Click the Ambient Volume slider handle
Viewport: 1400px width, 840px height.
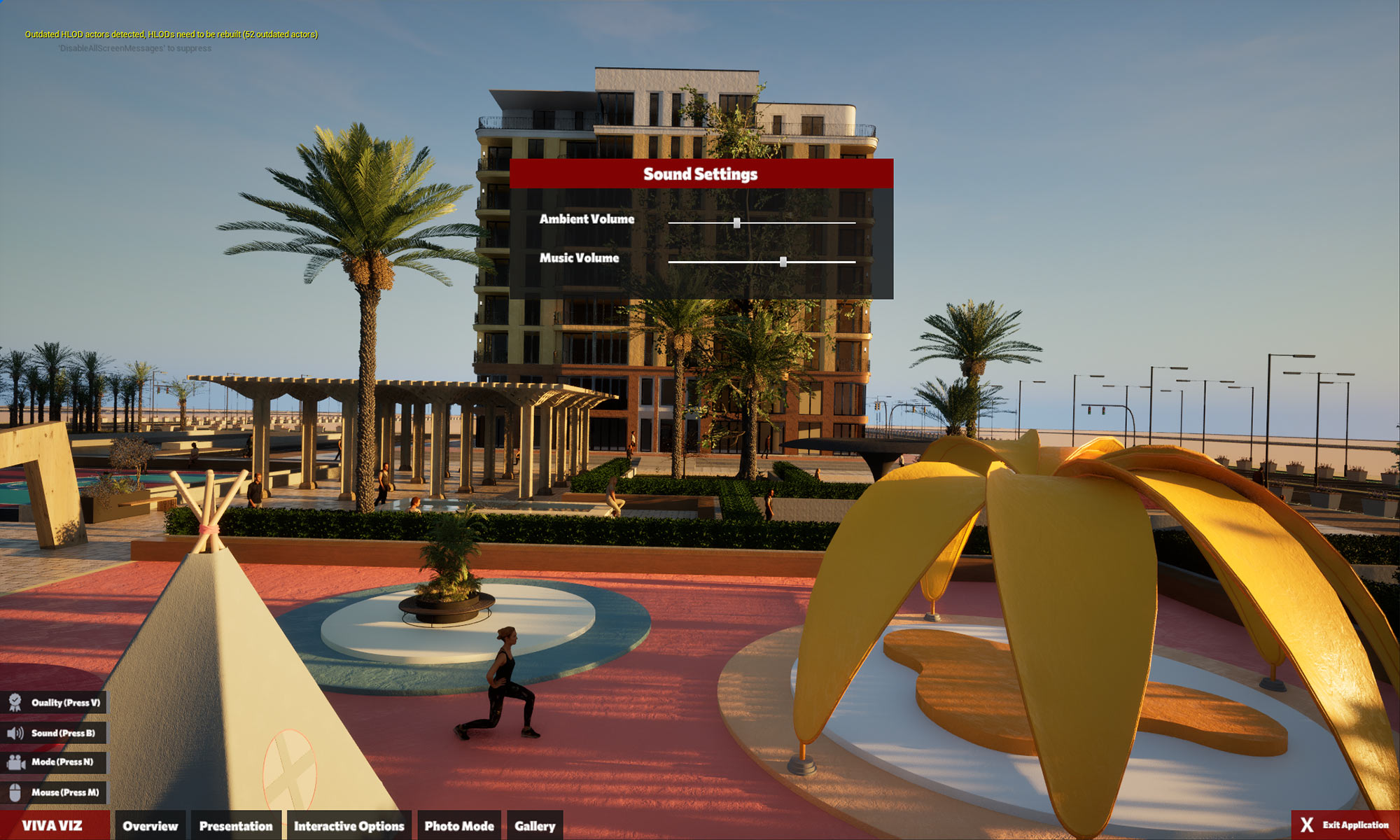(736, 223)
